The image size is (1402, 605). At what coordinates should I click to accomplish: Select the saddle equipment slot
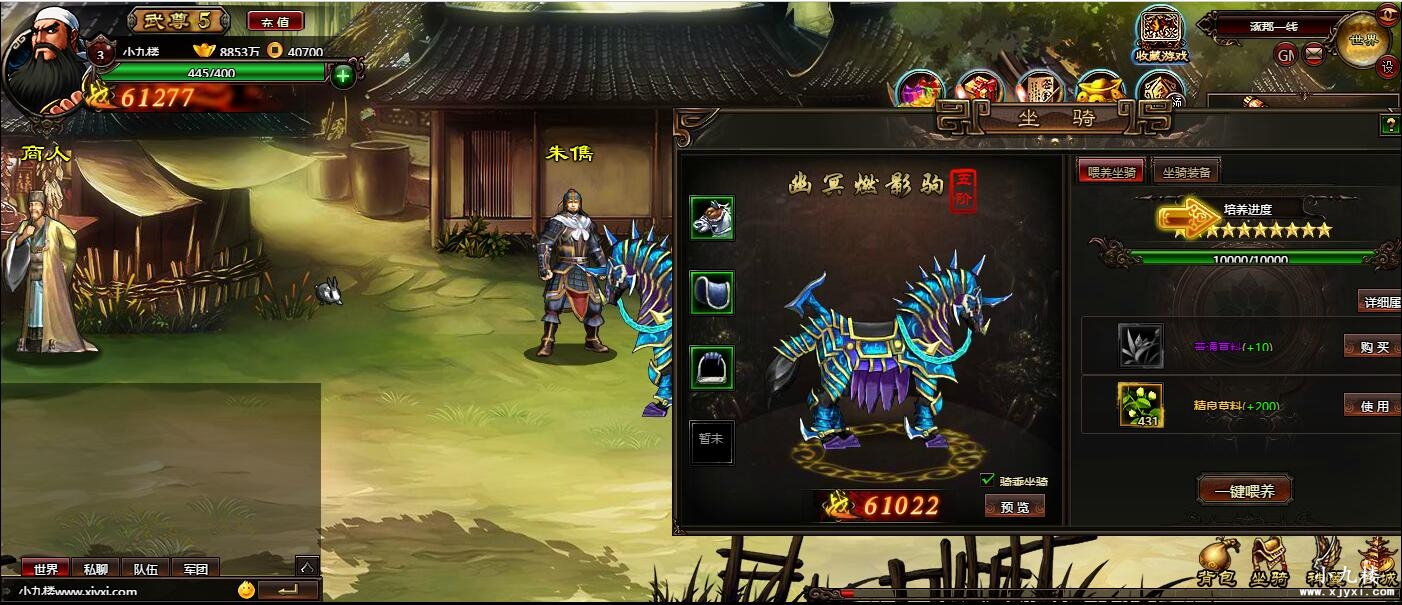712,292
